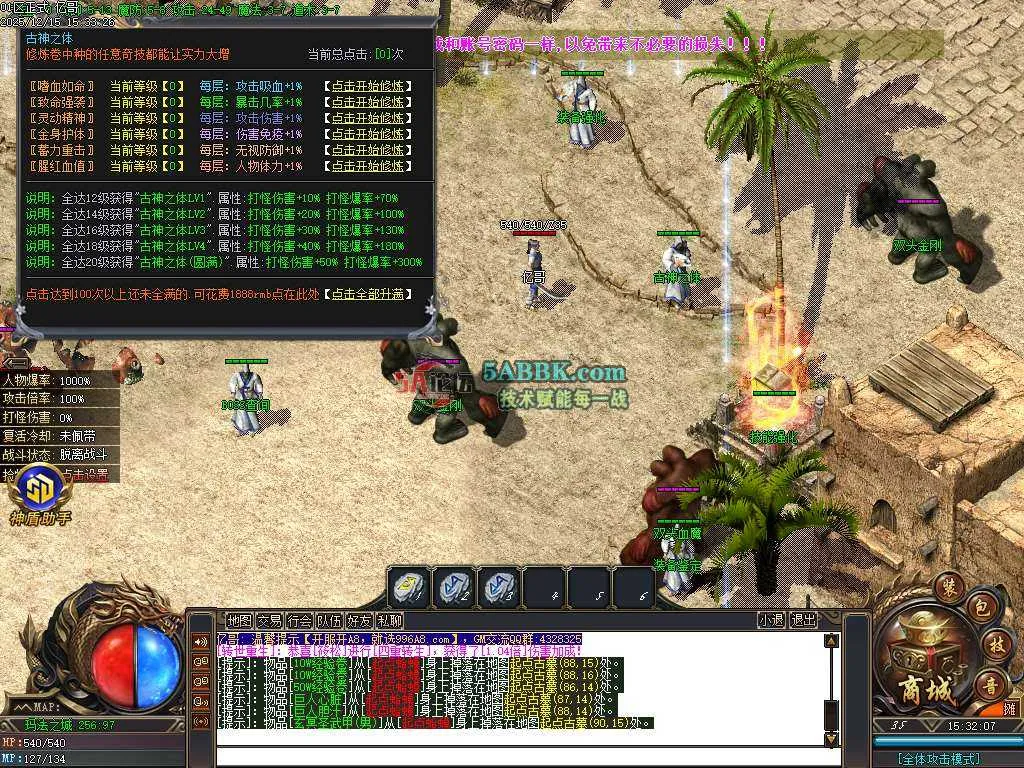The image size is (1024, 768).
Task: Open the 神盾助手 assistant icon
Action: 40,490
